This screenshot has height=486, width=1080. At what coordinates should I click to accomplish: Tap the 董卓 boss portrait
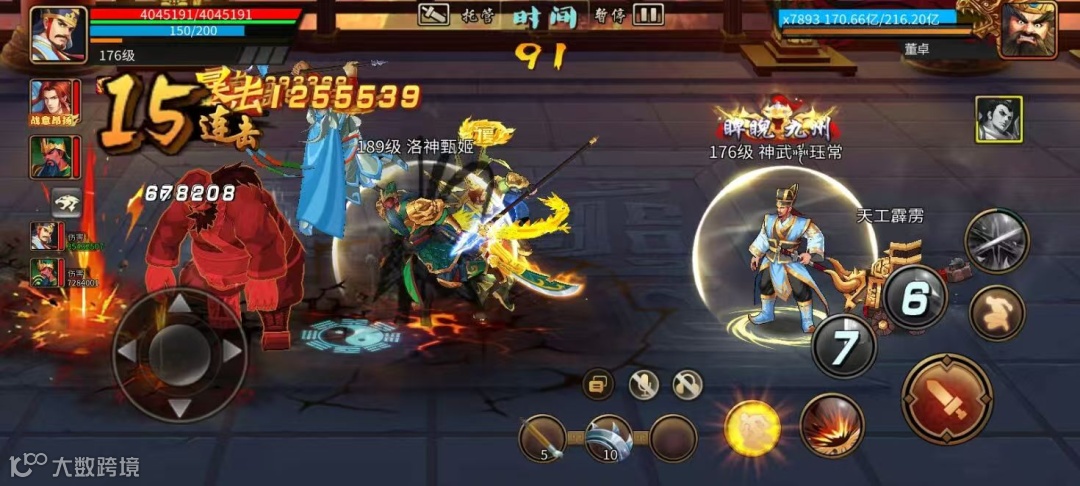pos(1027,30)
